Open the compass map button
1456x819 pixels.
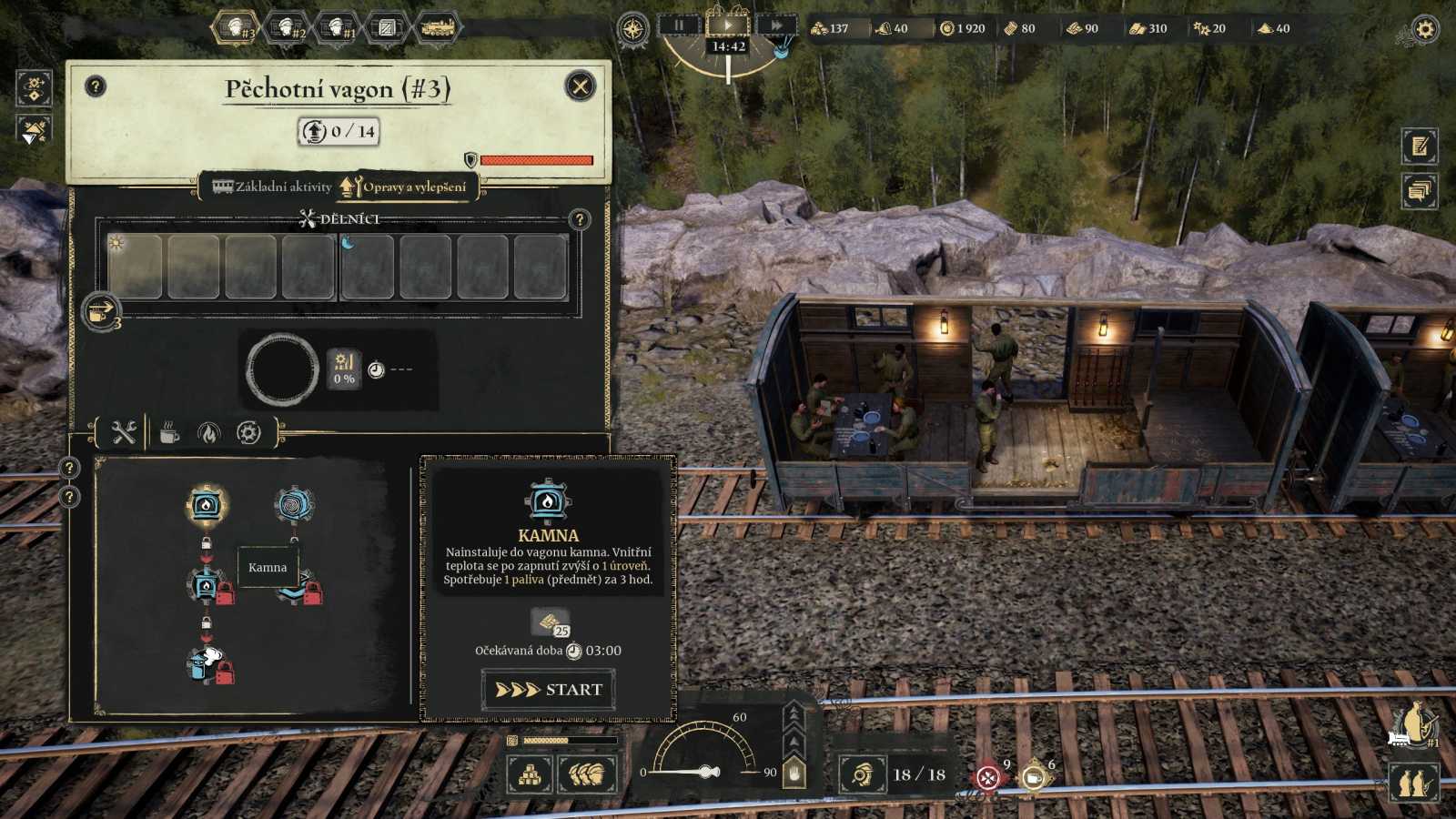pos(632,29)
